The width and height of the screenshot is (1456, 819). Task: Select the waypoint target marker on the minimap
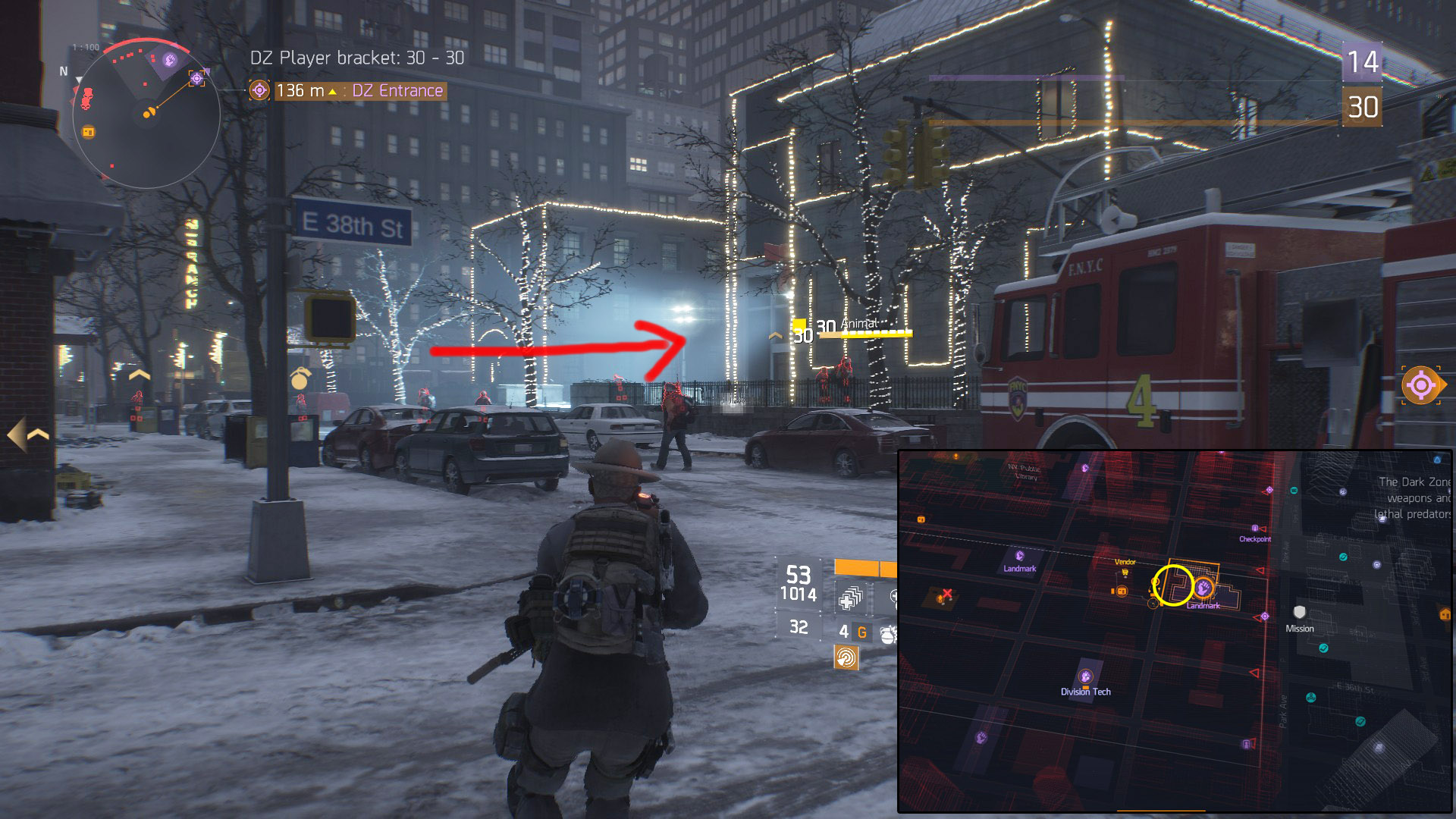point(197,78)
